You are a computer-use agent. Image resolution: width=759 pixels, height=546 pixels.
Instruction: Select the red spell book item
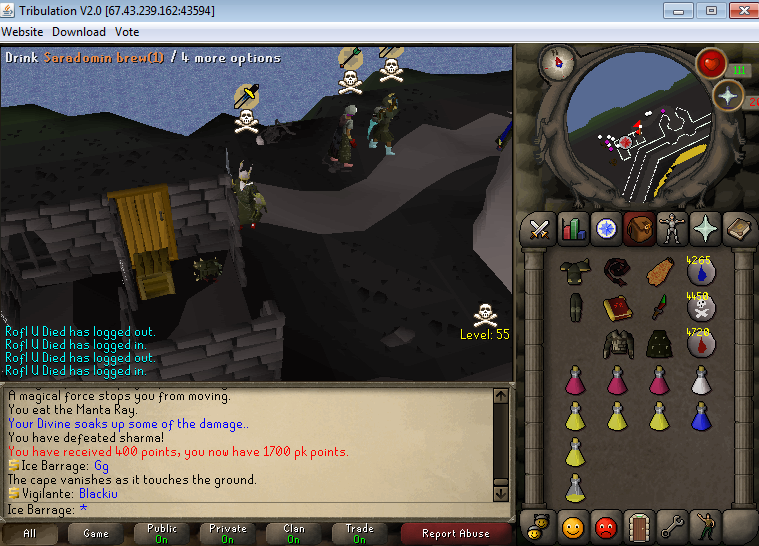coord(615,307)
